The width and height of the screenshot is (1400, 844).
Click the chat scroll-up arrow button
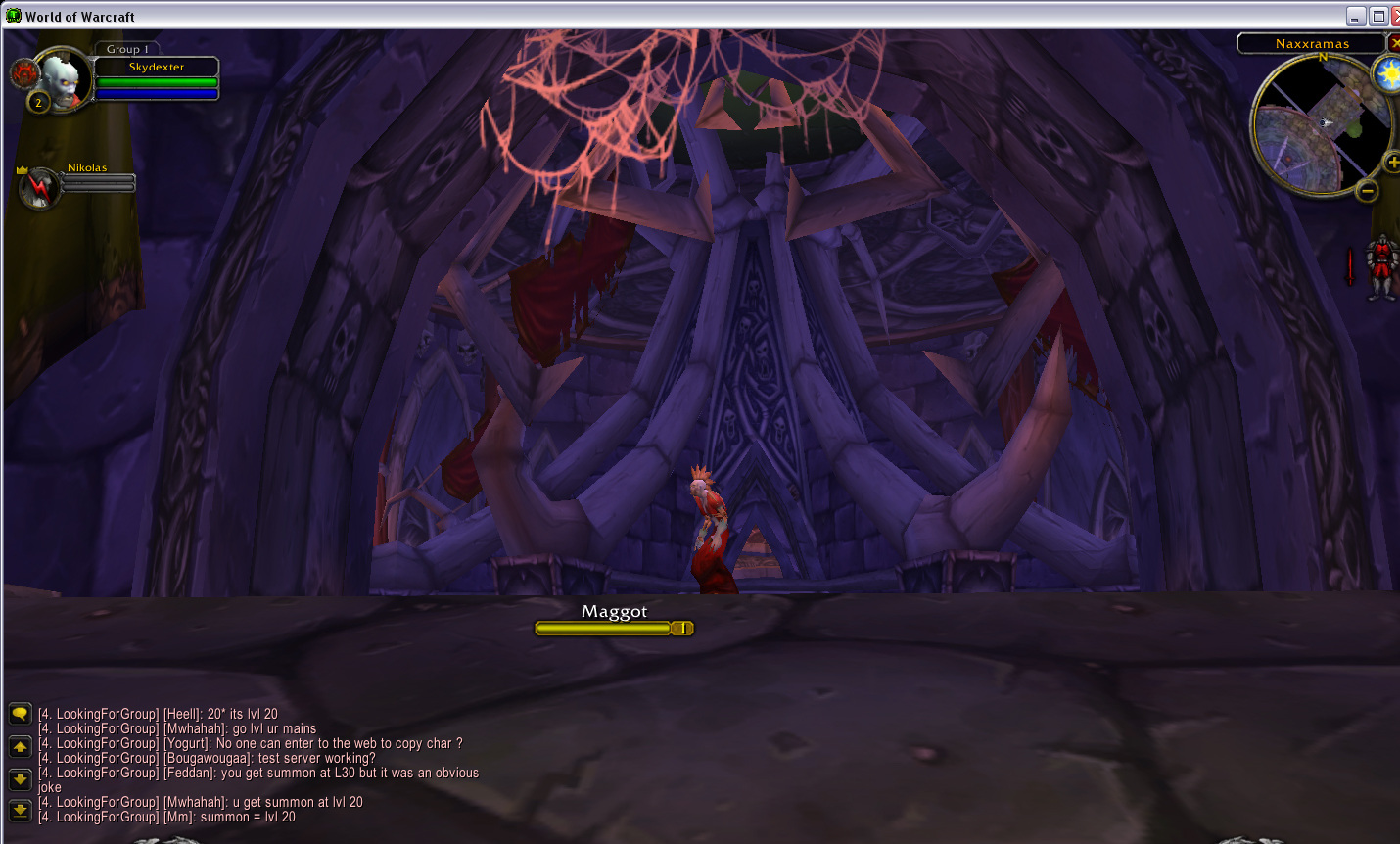[20, 747]
